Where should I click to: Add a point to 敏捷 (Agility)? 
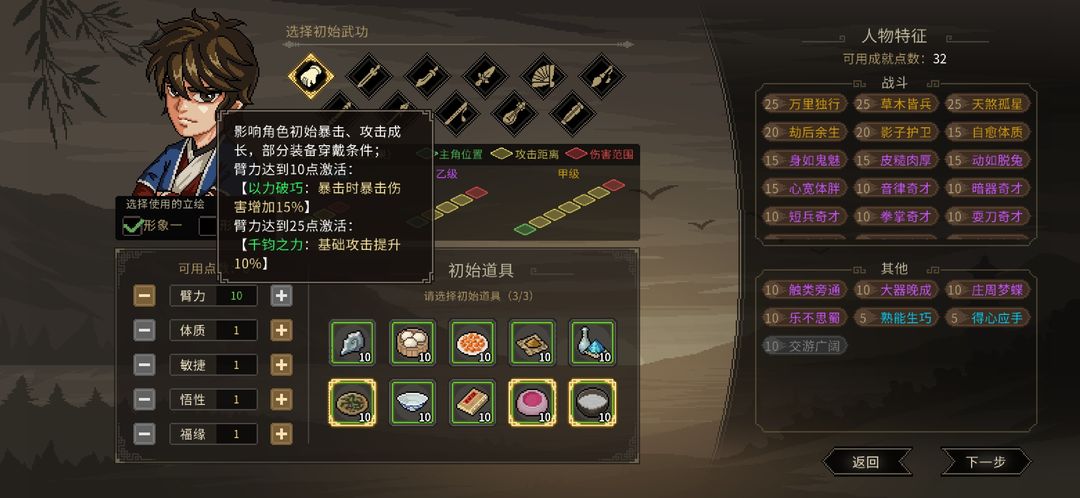[282, 365]
